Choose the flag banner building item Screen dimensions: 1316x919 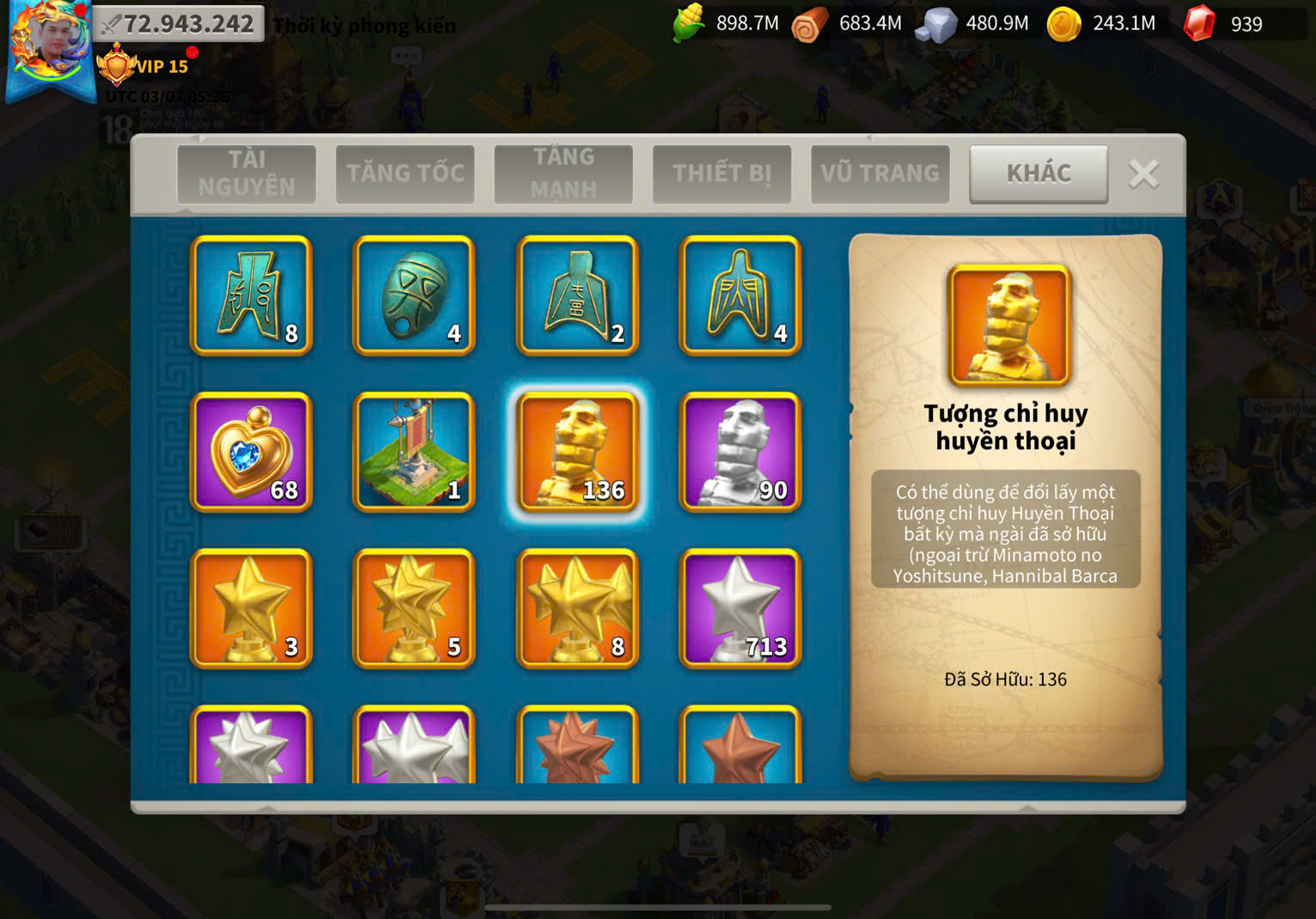coord(414,452)
